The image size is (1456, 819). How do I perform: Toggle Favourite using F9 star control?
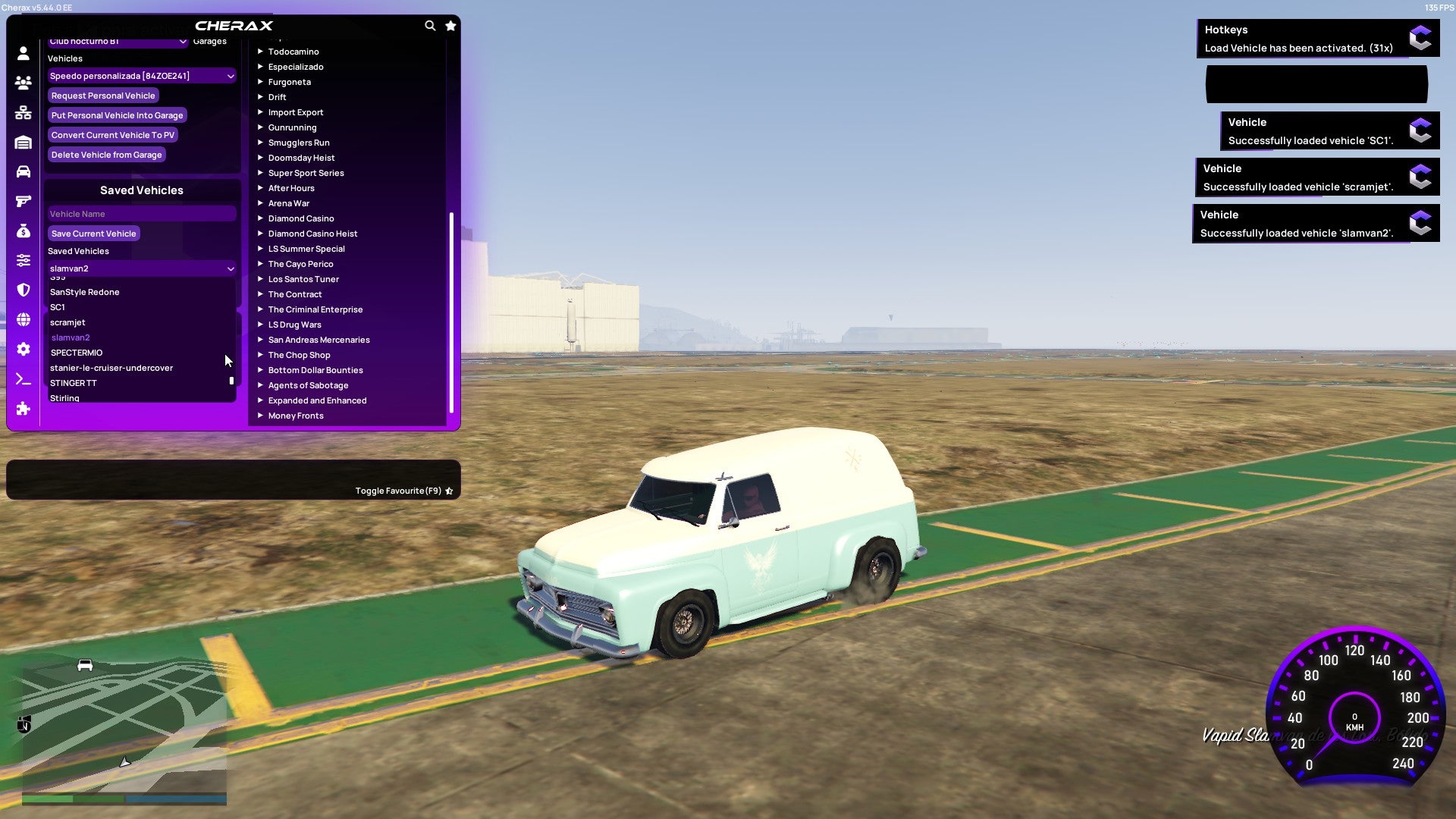(449, 490)
